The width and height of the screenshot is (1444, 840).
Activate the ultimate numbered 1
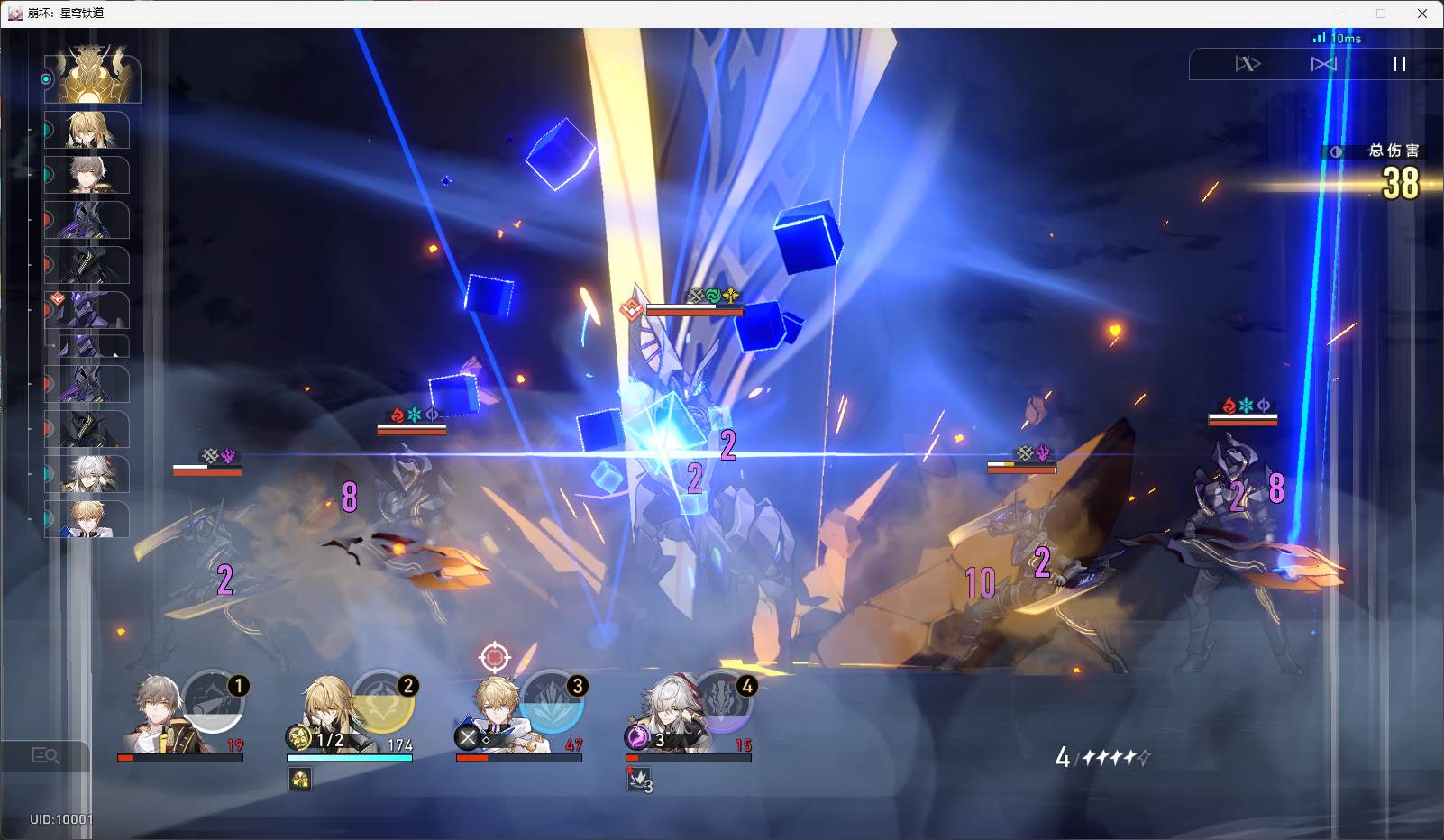(214, 700)
